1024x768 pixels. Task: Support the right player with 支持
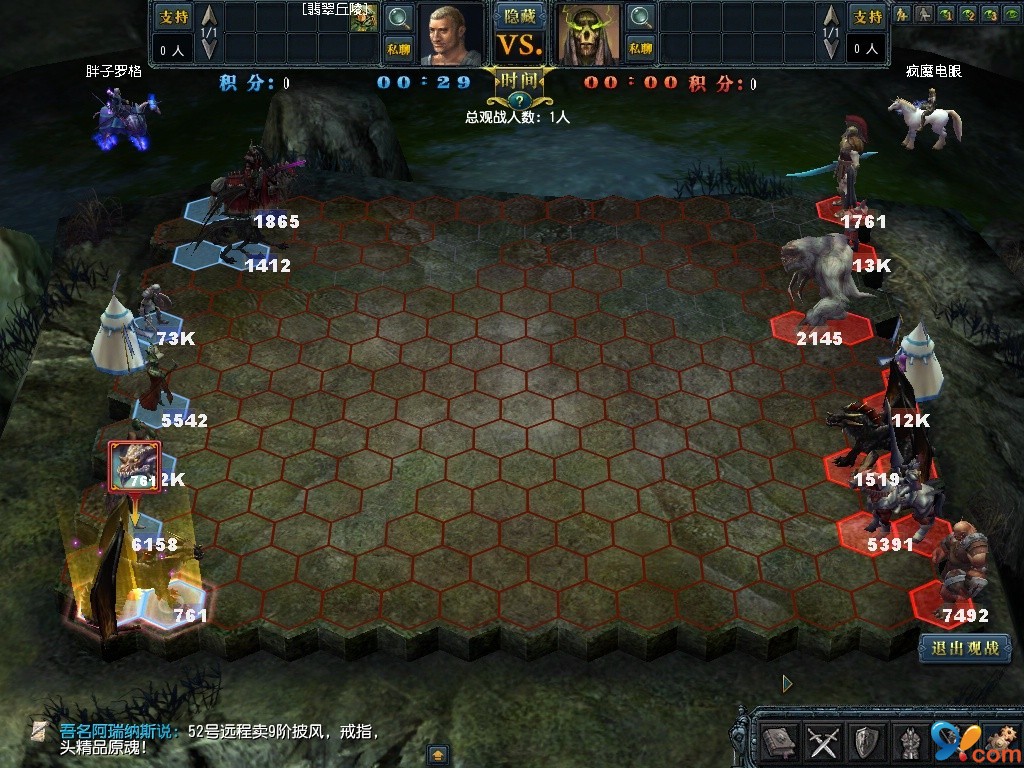(x=866, y=17)
